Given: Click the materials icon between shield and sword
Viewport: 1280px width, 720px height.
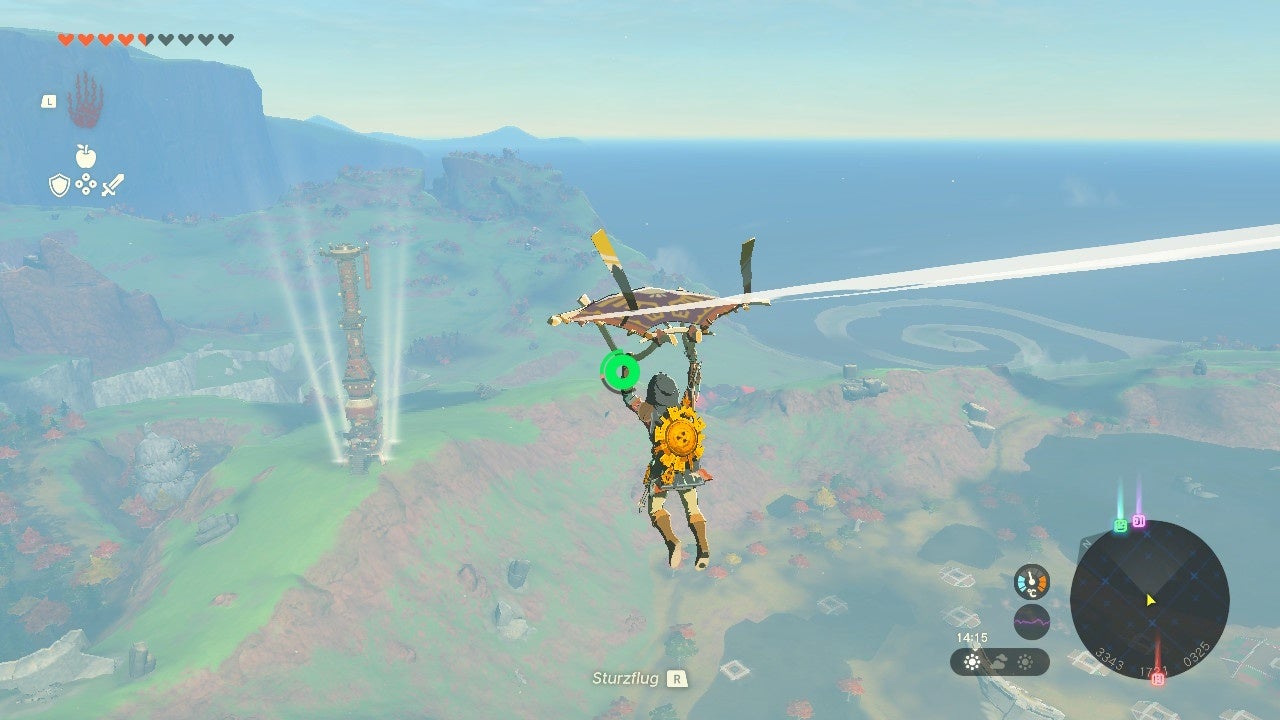Looking at the screenshot, I should [86, 184].
